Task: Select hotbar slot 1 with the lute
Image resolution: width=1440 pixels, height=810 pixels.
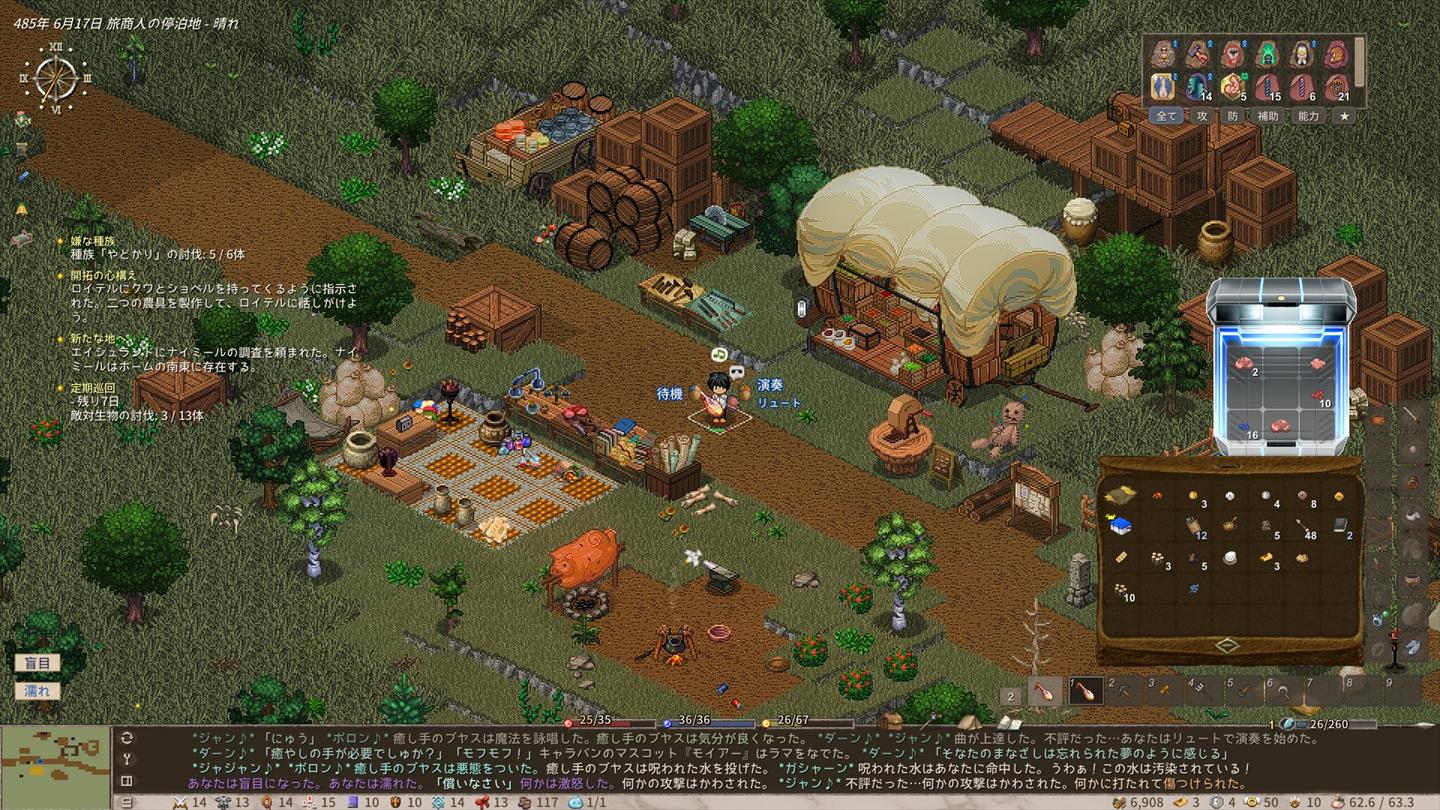Action: pos(1086,691)
